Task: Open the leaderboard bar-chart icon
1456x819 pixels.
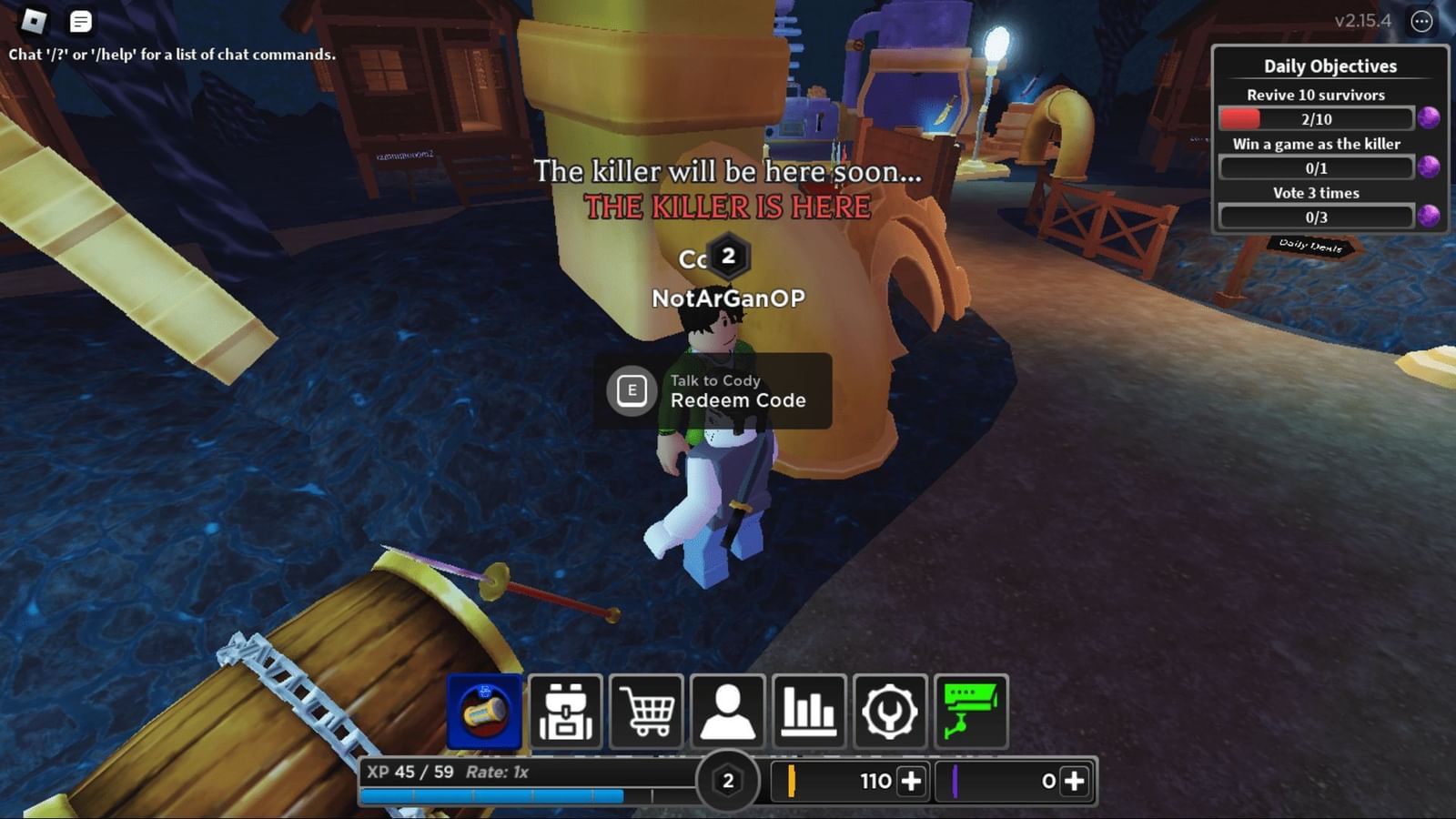Action: click(x=808, y=713)
